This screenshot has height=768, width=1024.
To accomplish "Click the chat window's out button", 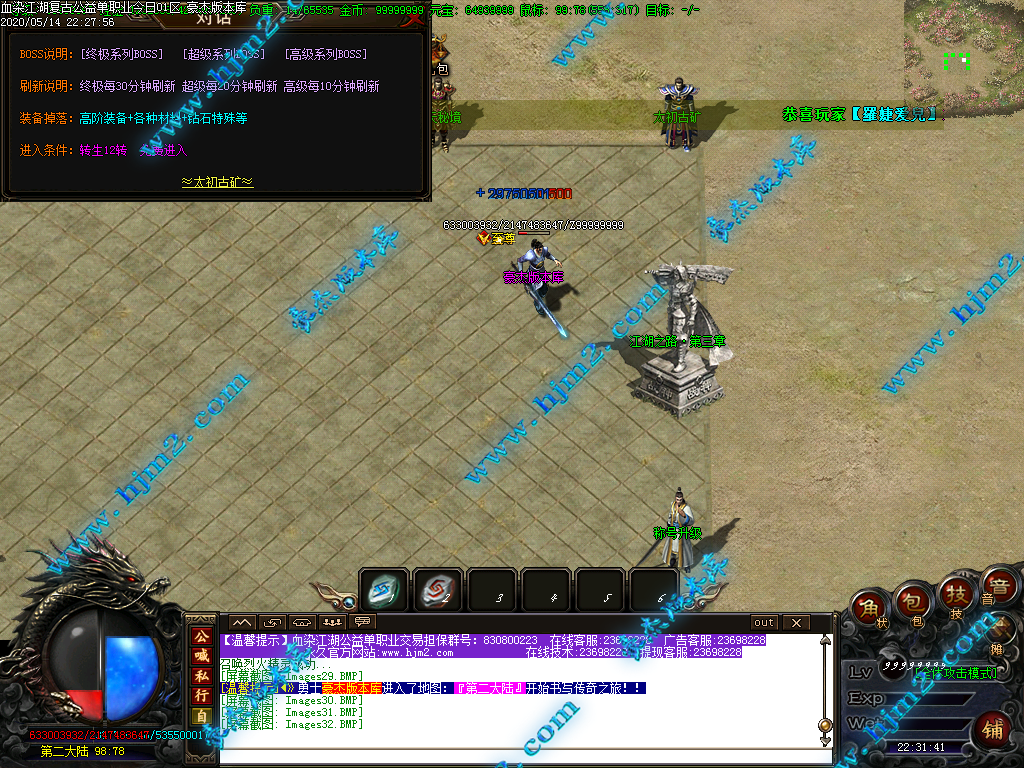I will tap(764, 622).
